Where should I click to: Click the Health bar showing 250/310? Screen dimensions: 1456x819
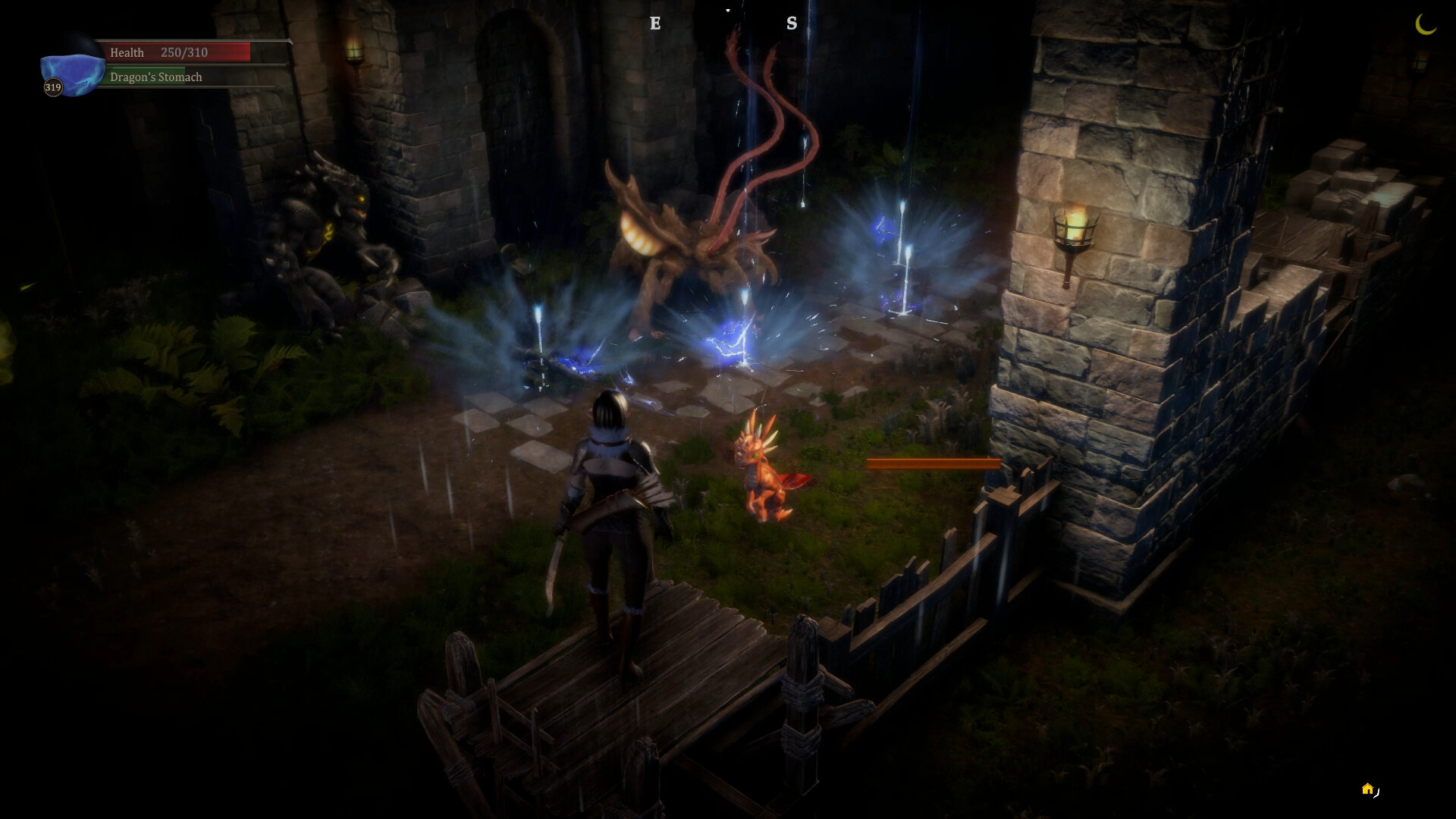pos(182,52)
